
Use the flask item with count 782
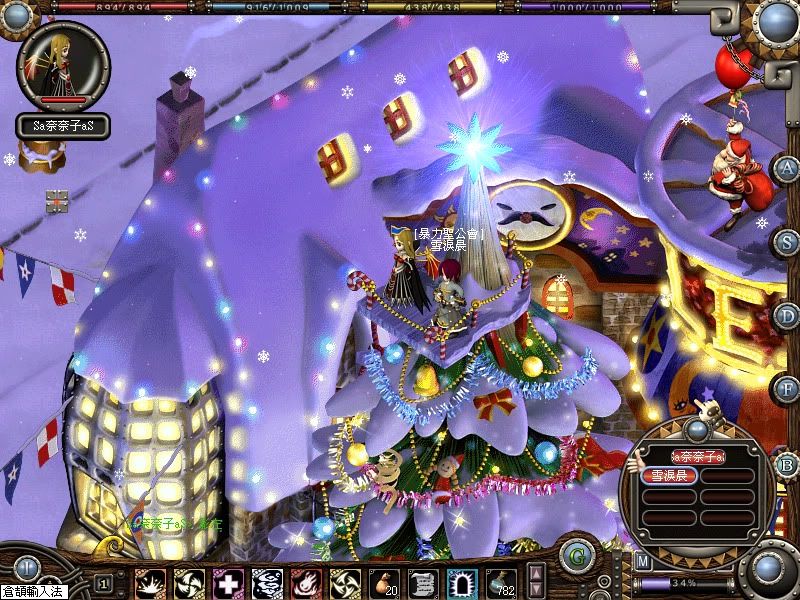click(500, 582)
